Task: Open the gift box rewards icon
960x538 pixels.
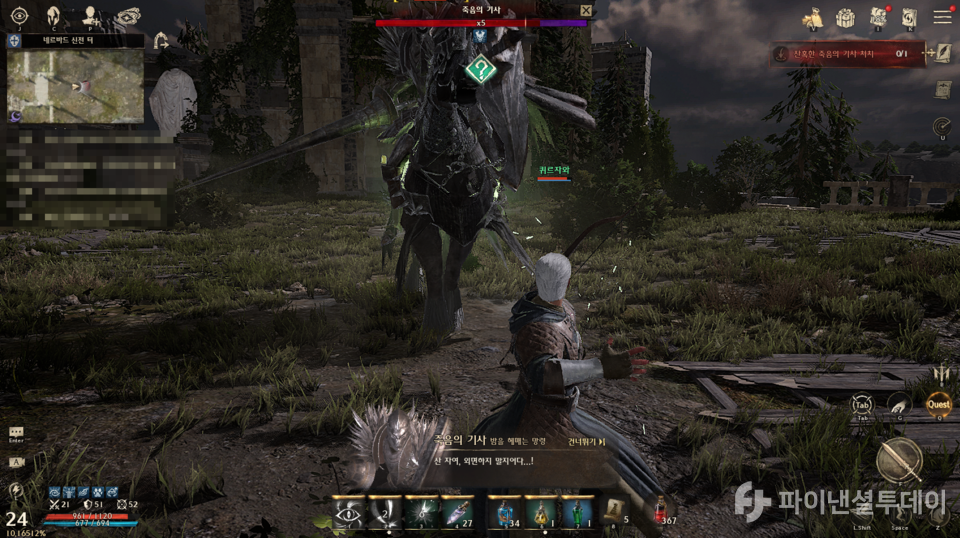Action: click(846, 17)
